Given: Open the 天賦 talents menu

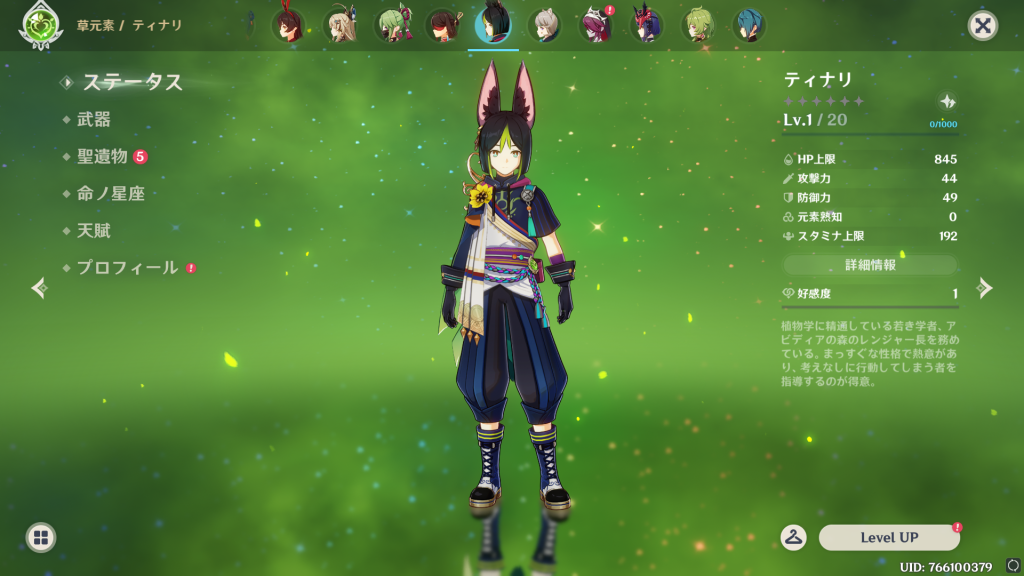Looking at the screenshot, I should (94, 230).
